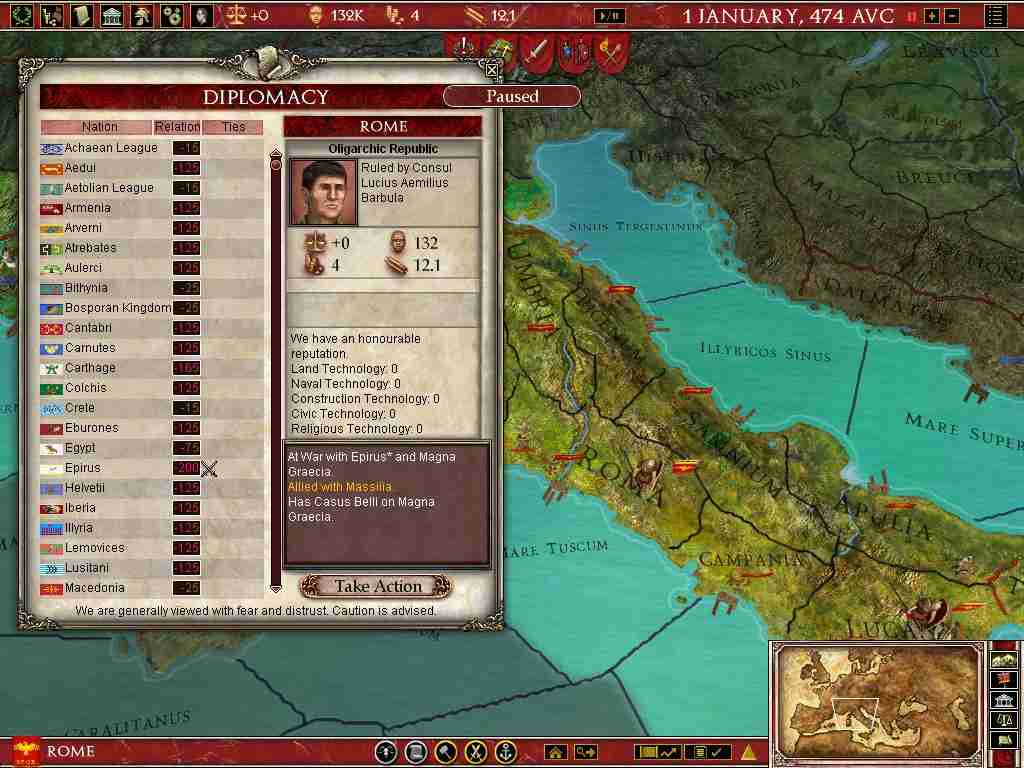The height and width of the screenshot is (768, 1024).
Task: Increase game speed with the plus button
Action: 932,16
